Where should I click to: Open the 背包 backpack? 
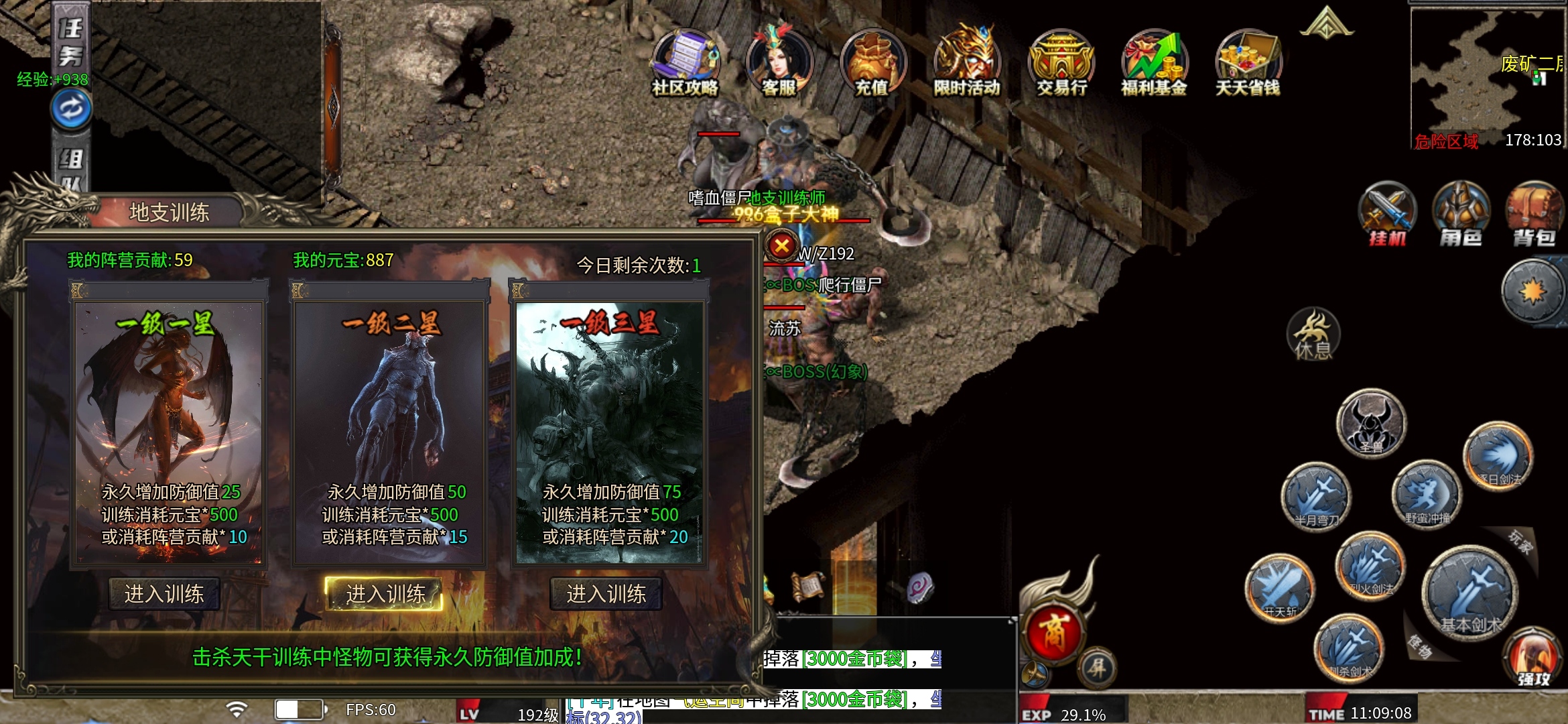1534,215
